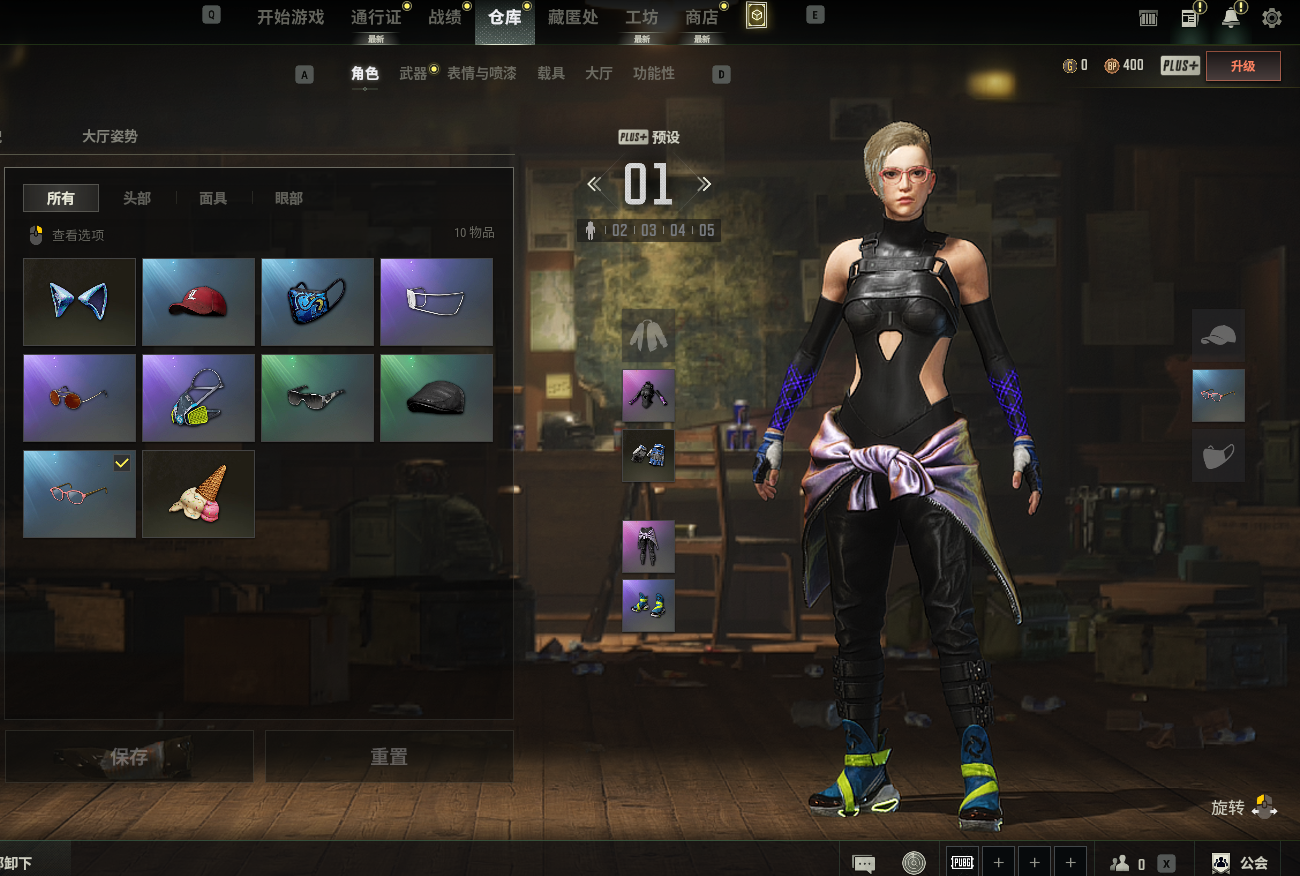Open settings with the gear icon
This screenshot has width=1300, height=876.
[x=1272, y=18]
